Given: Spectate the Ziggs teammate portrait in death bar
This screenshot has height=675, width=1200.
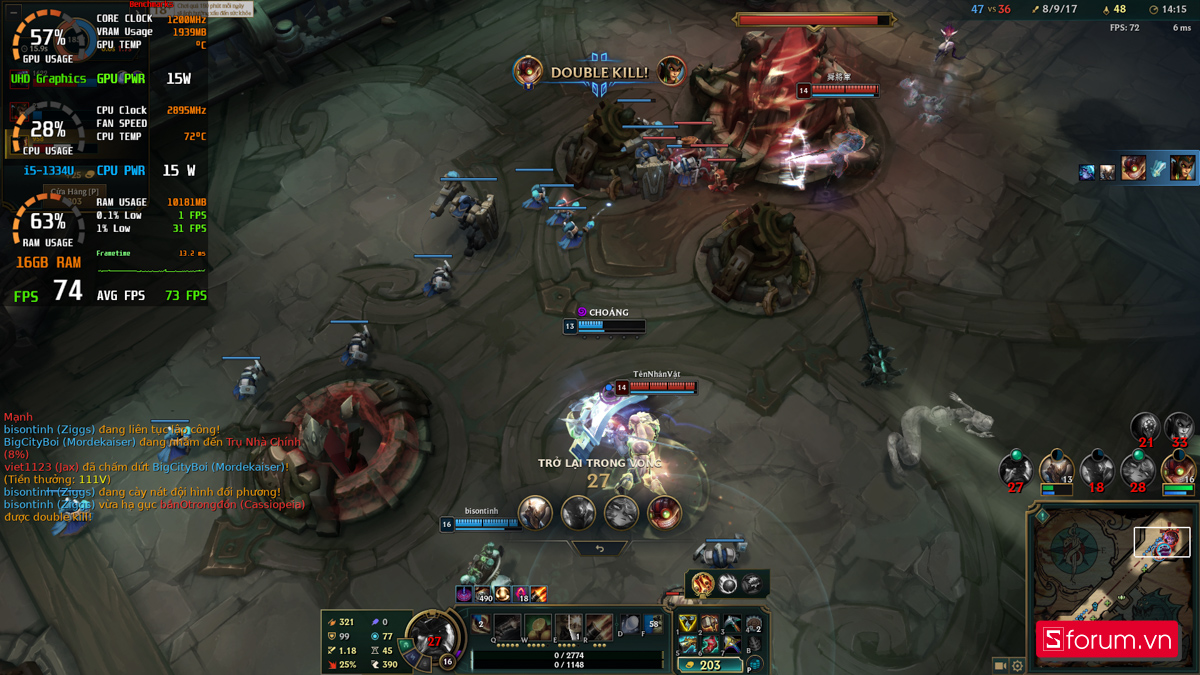Looking at the screenshot, I should (663, 513).
